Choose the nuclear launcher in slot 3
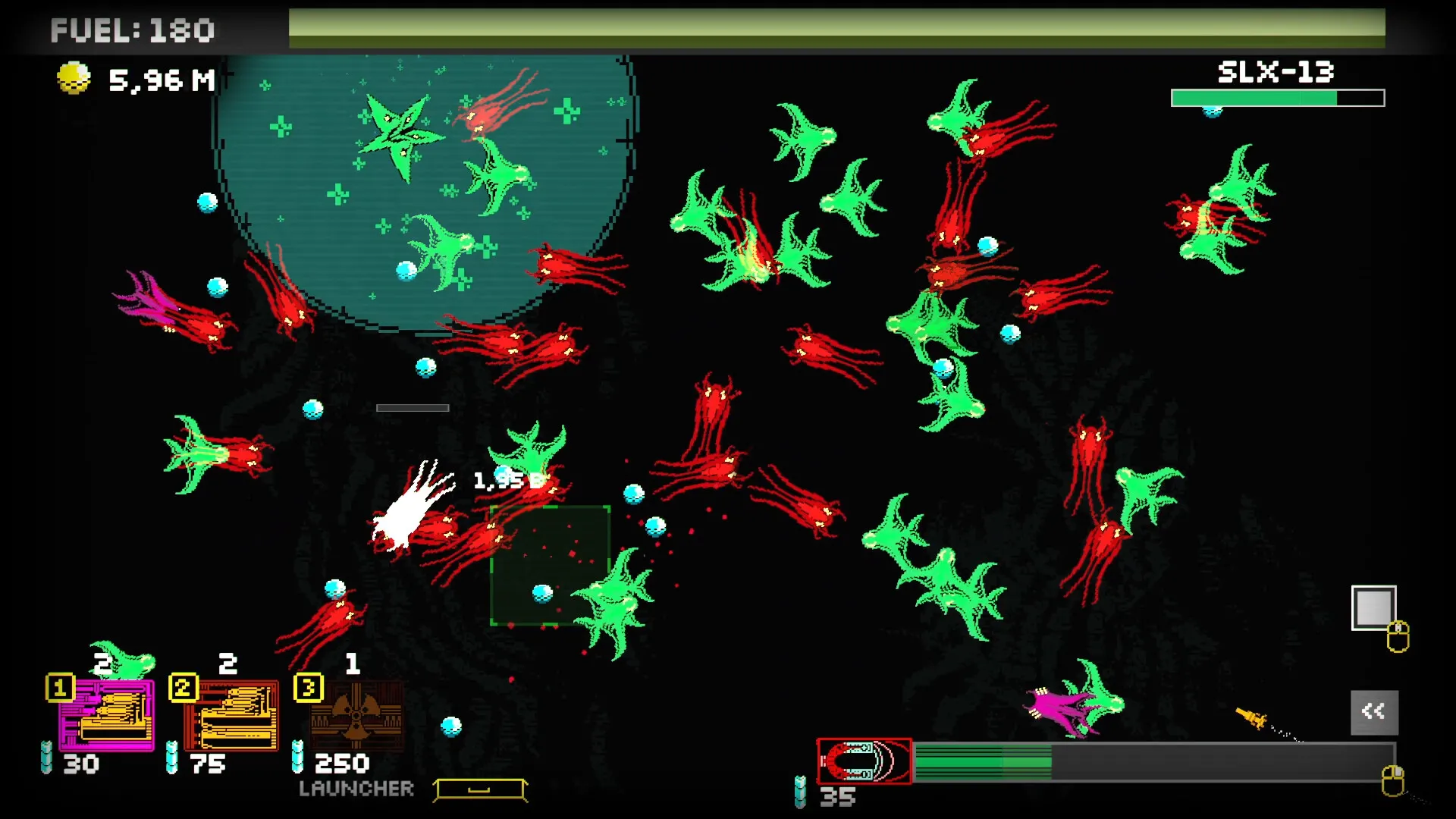 coord(356,714)
